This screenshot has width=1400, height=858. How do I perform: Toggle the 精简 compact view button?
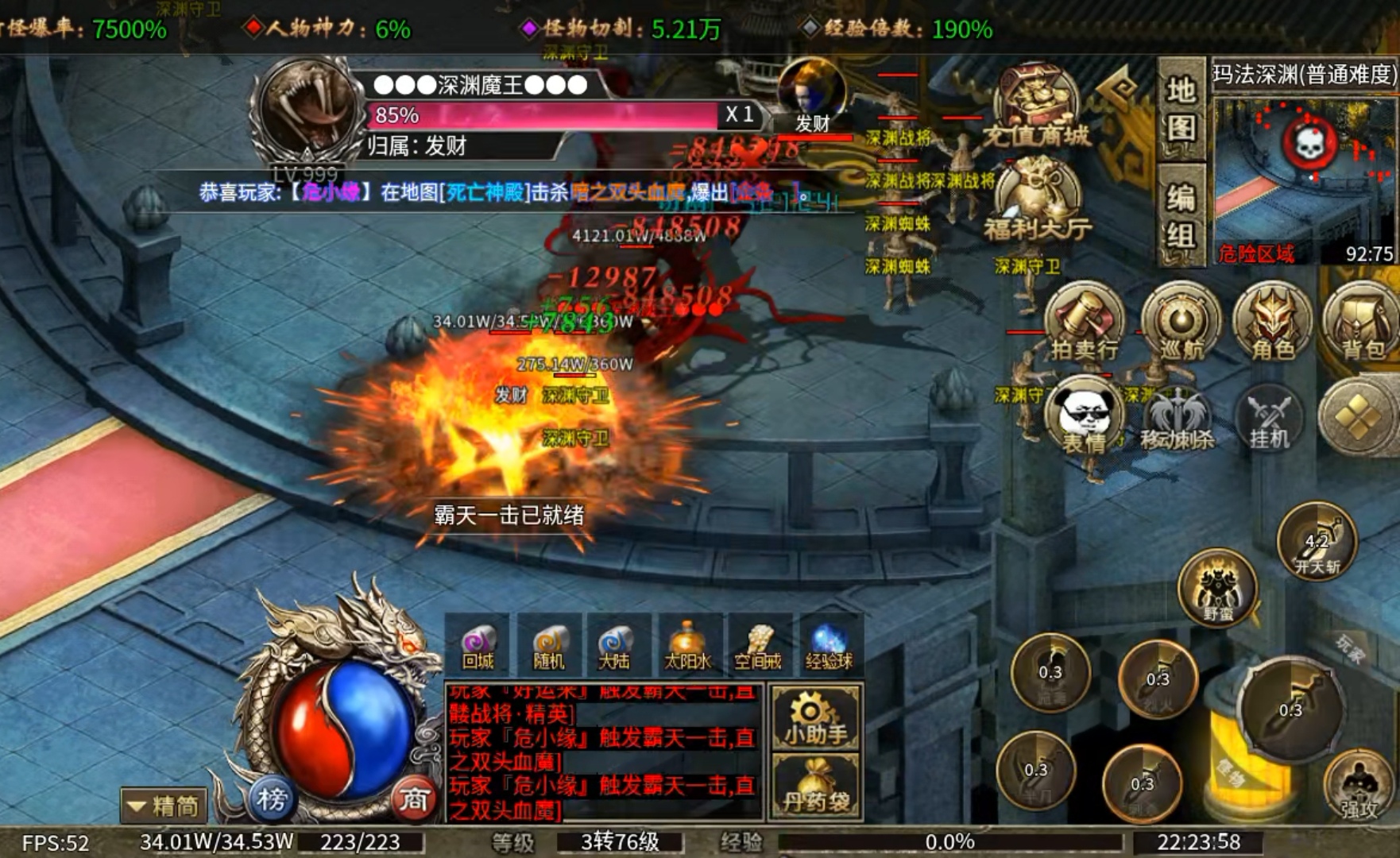(x=164, y=806)
